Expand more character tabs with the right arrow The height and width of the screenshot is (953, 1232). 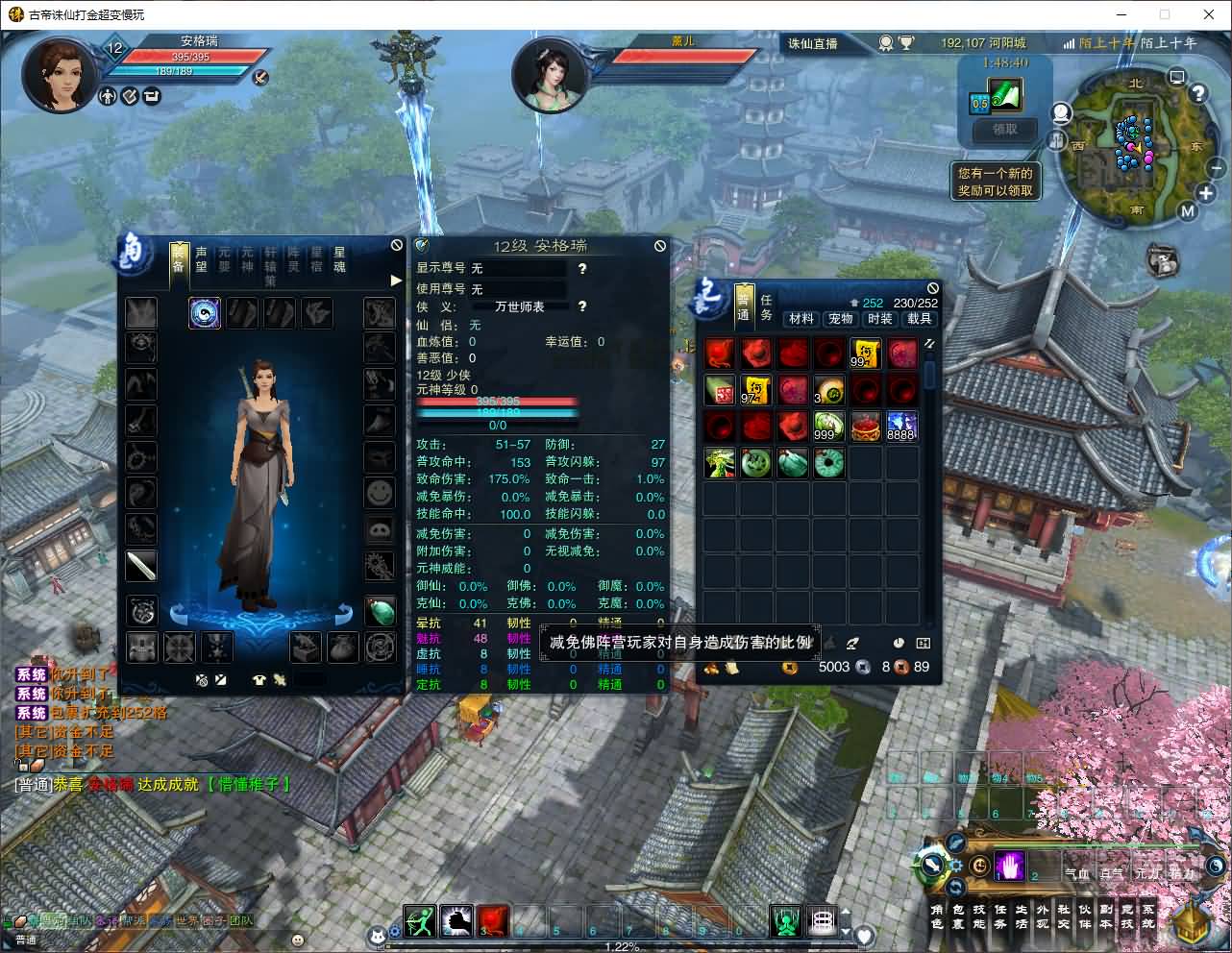pyautogui.click(x=395, y=281)
